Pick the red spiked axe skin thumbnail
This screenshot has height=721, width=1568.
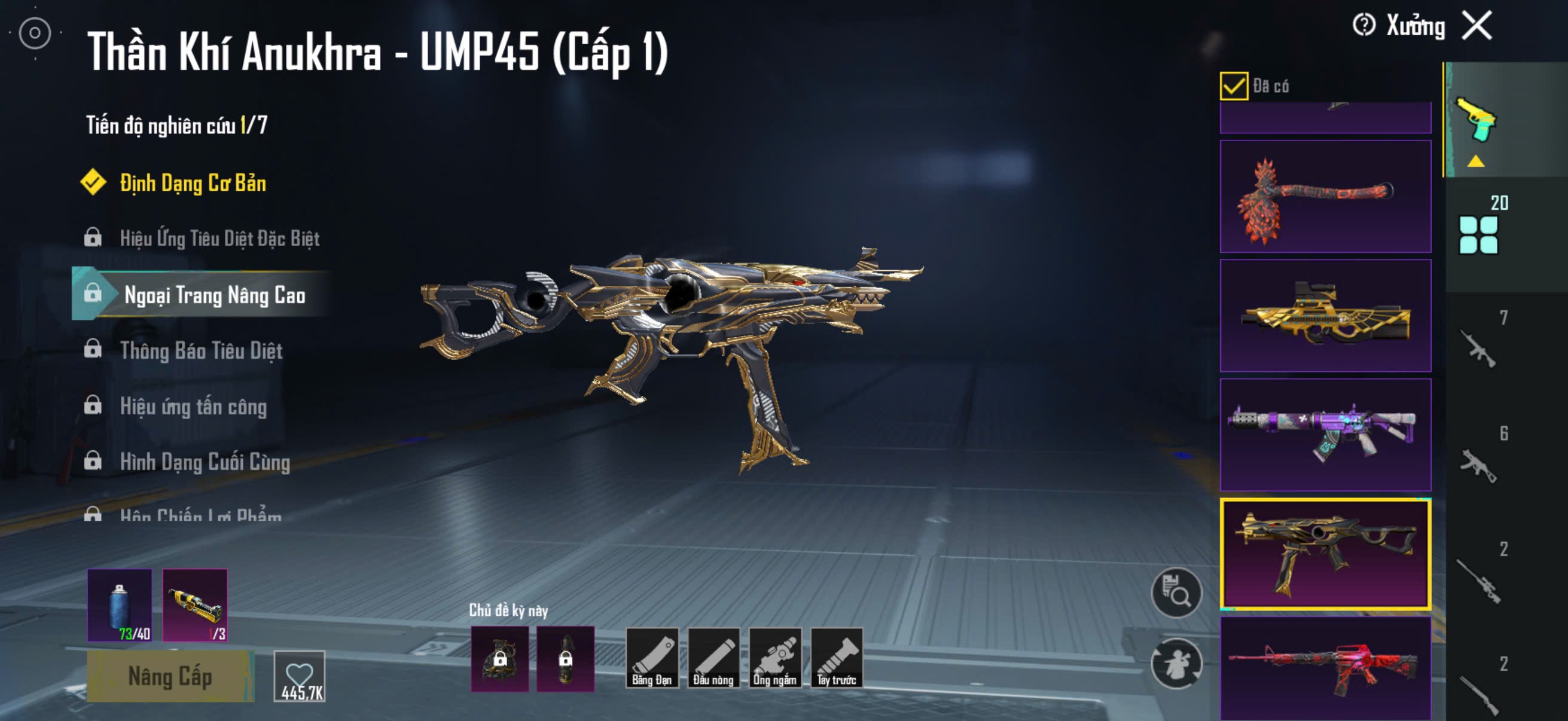pos(1325,197)
